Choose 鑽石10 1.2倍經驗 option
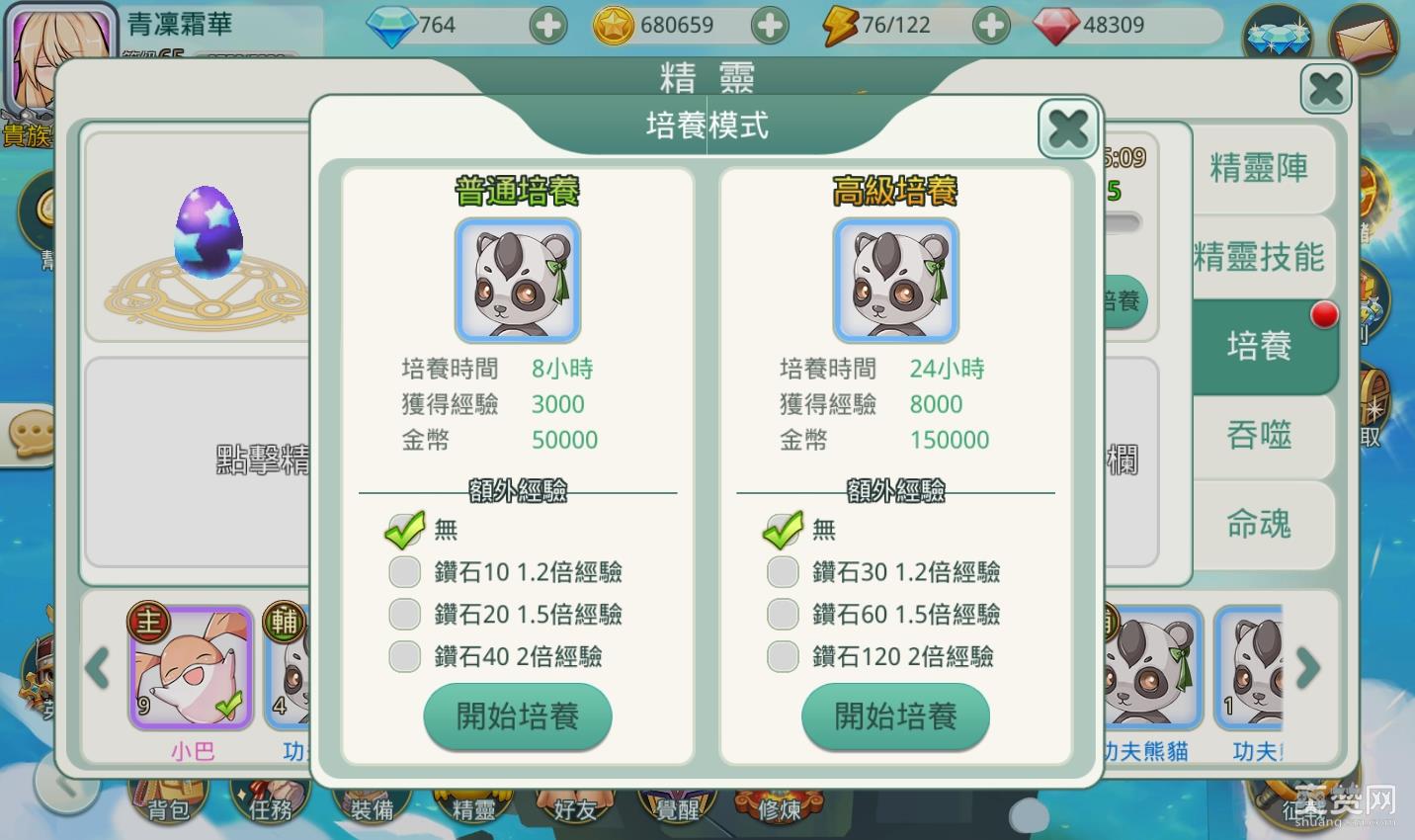 (x=404, y=572)
